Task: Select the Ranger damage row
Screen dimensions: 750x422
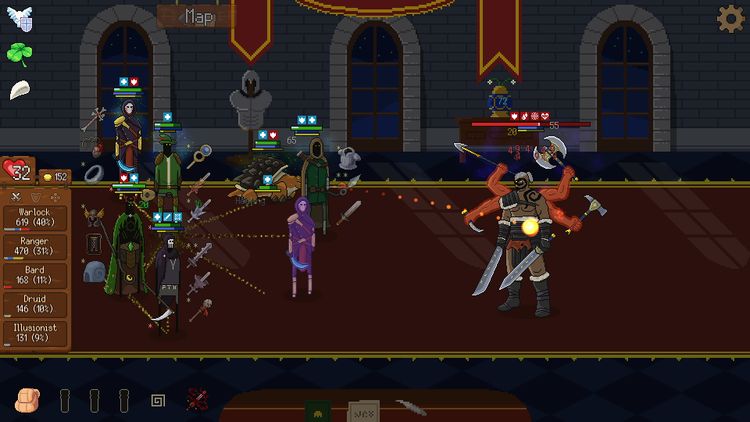Action: coord(35,247)
